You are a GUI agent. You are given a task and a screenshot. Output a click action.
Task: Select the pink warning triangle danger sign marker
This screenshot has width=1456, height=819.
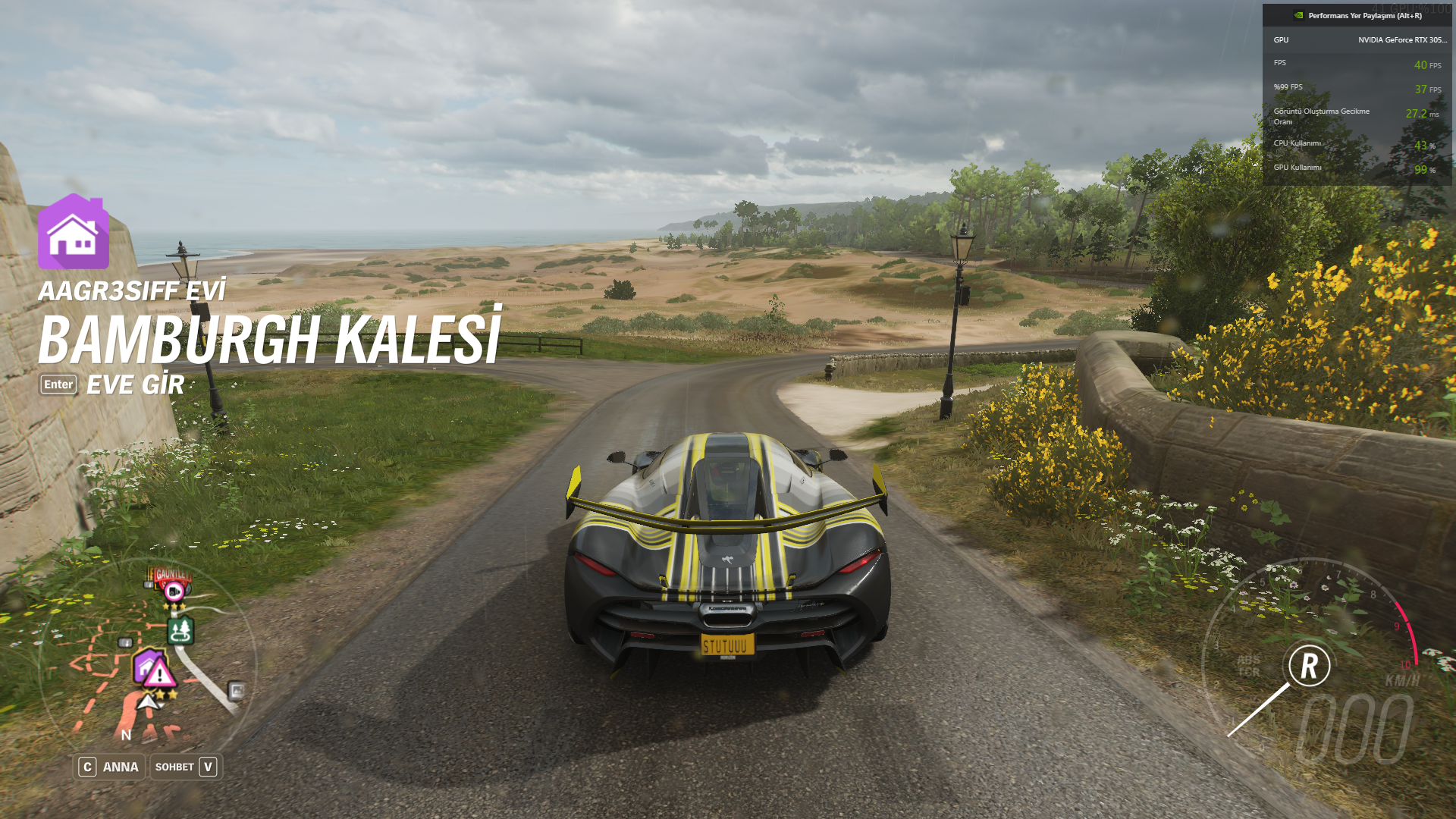[159, 673]
